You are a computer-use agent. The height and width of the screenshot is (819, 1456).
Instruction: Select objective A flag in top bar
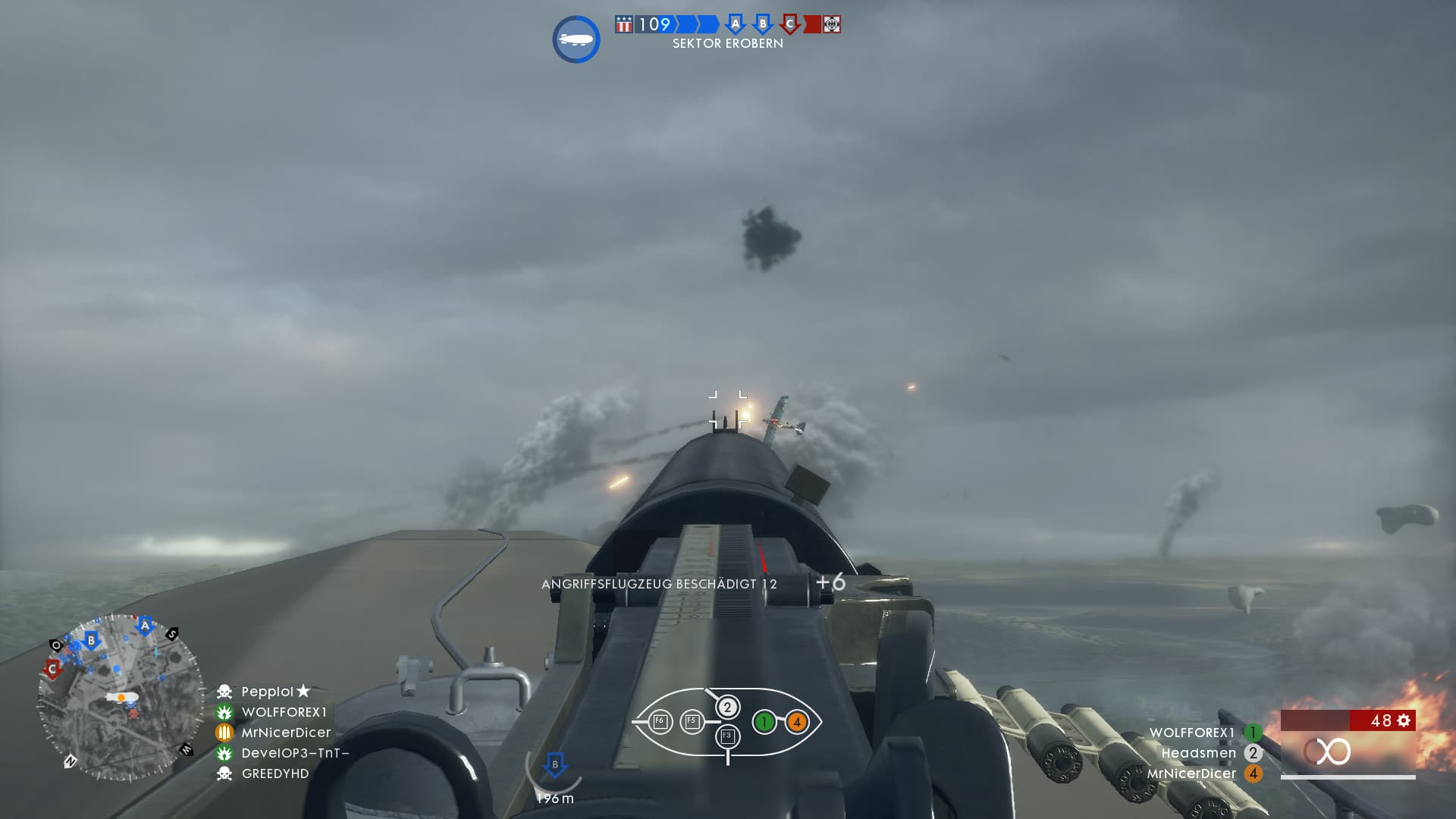[734, 24]
